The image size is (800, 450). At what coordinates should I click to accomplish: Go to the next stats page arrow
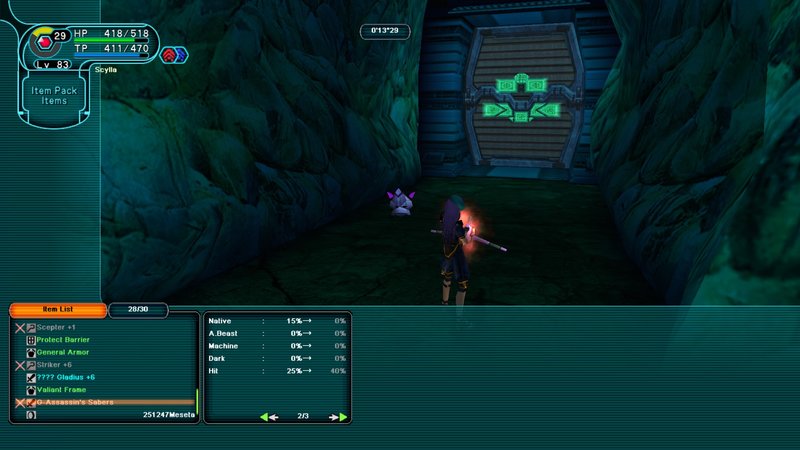(x=338, y=416)
